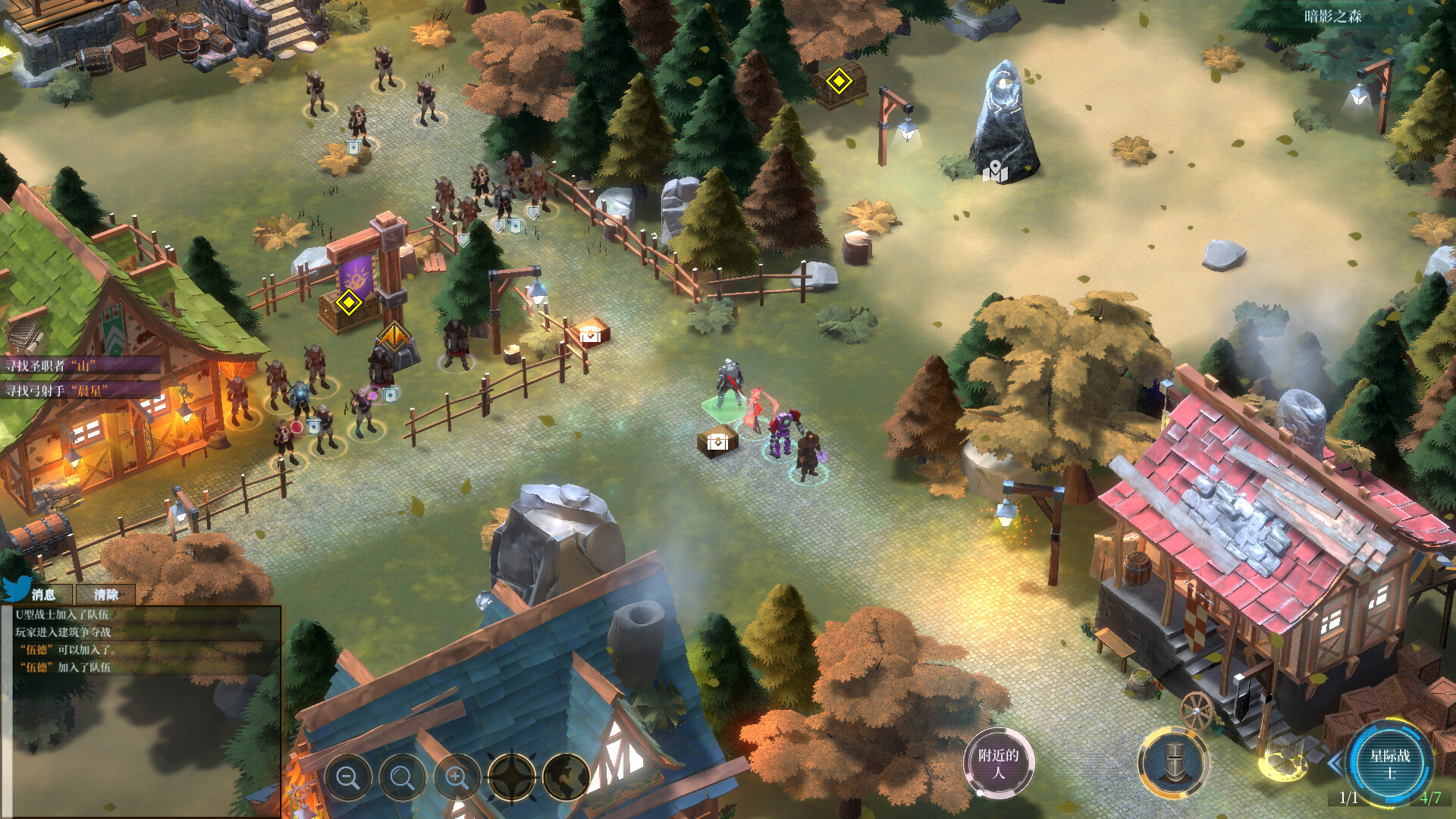Reset zoom with the plain magnifier button

pyautogui.click(x=402, y=777)
